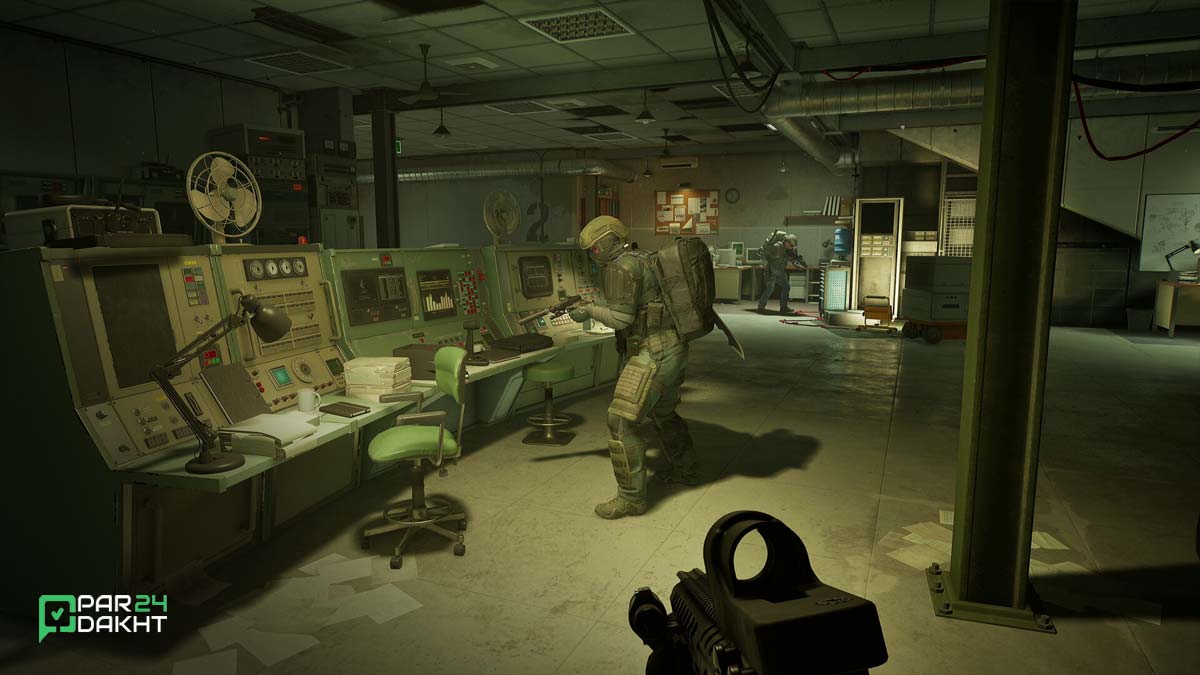Click the Pardakht24 watermark logo
This screenshot has height=675, width=1200.
tap(102, 616)
